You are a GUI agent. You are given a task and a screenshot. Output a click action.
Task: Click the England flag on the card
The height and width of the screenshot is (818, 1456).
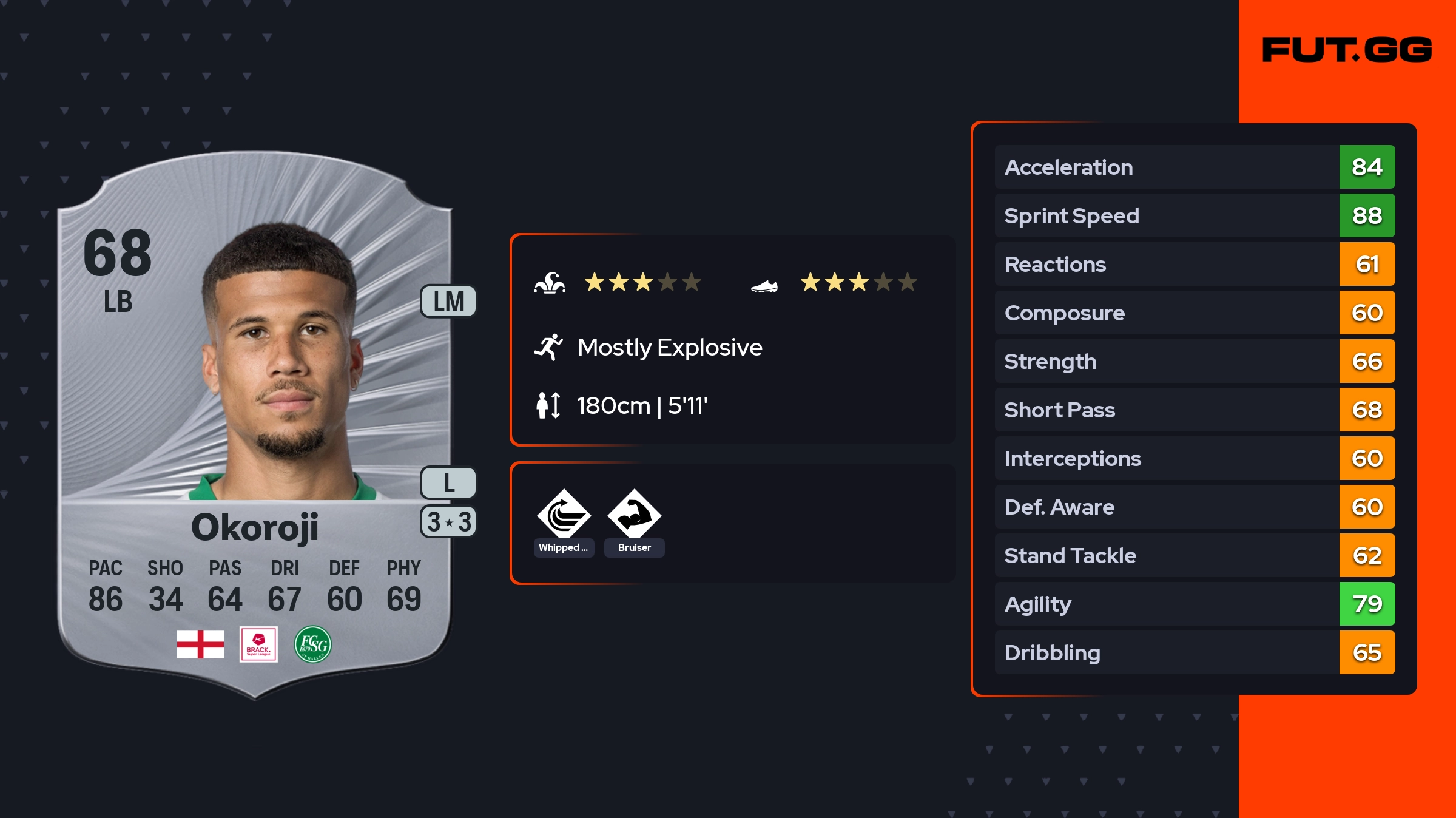pyautogui.click(x=200, y=644)
